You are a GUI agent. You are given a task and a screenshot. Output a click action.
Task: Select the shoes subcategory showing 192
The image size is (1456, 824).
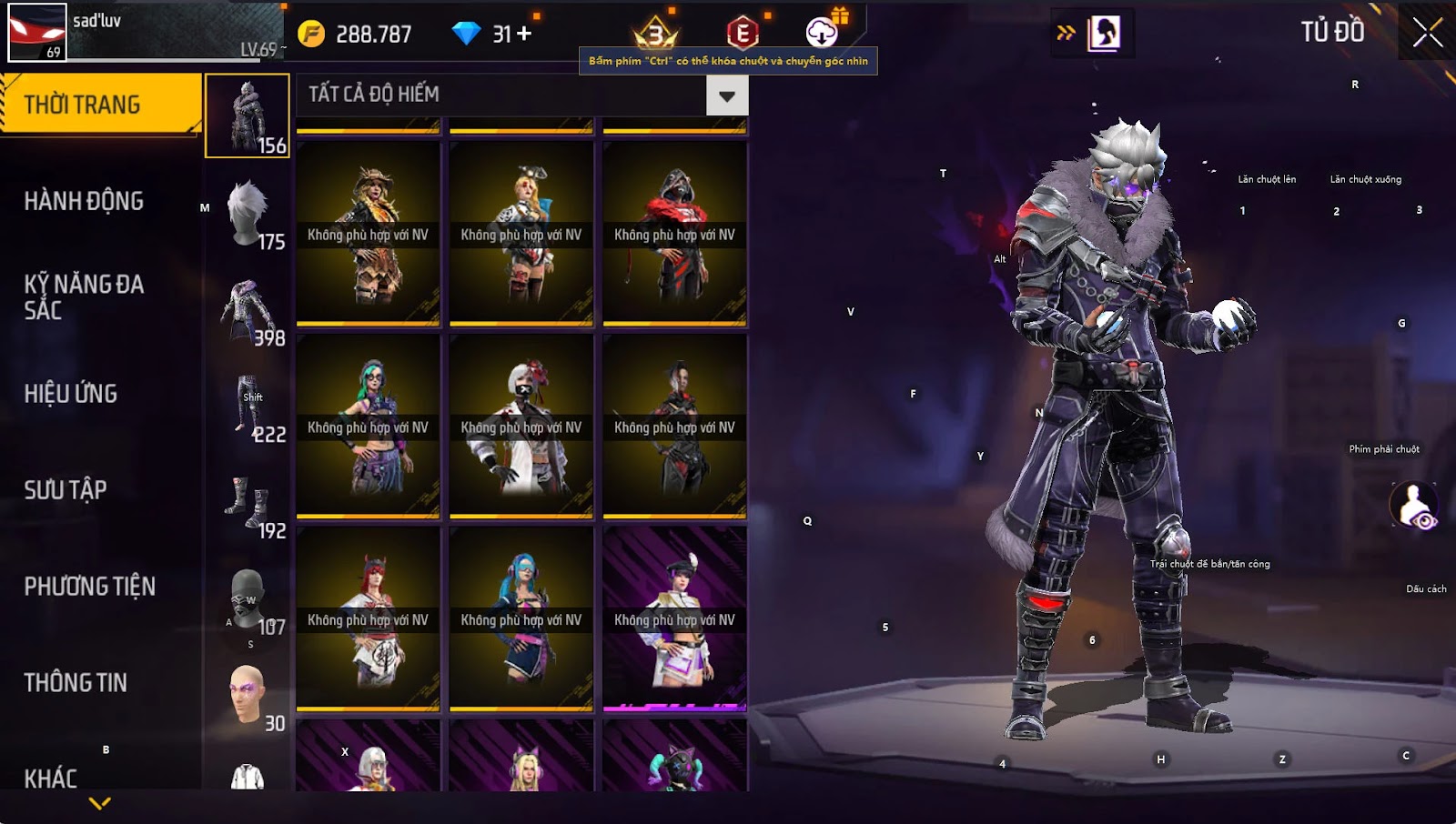point(248,503)
